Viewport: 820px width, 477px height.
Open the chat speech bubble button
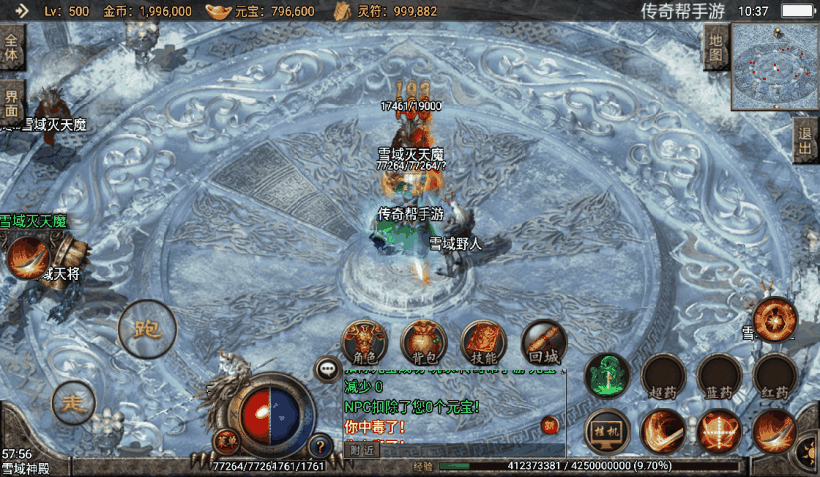coord(328,369)
